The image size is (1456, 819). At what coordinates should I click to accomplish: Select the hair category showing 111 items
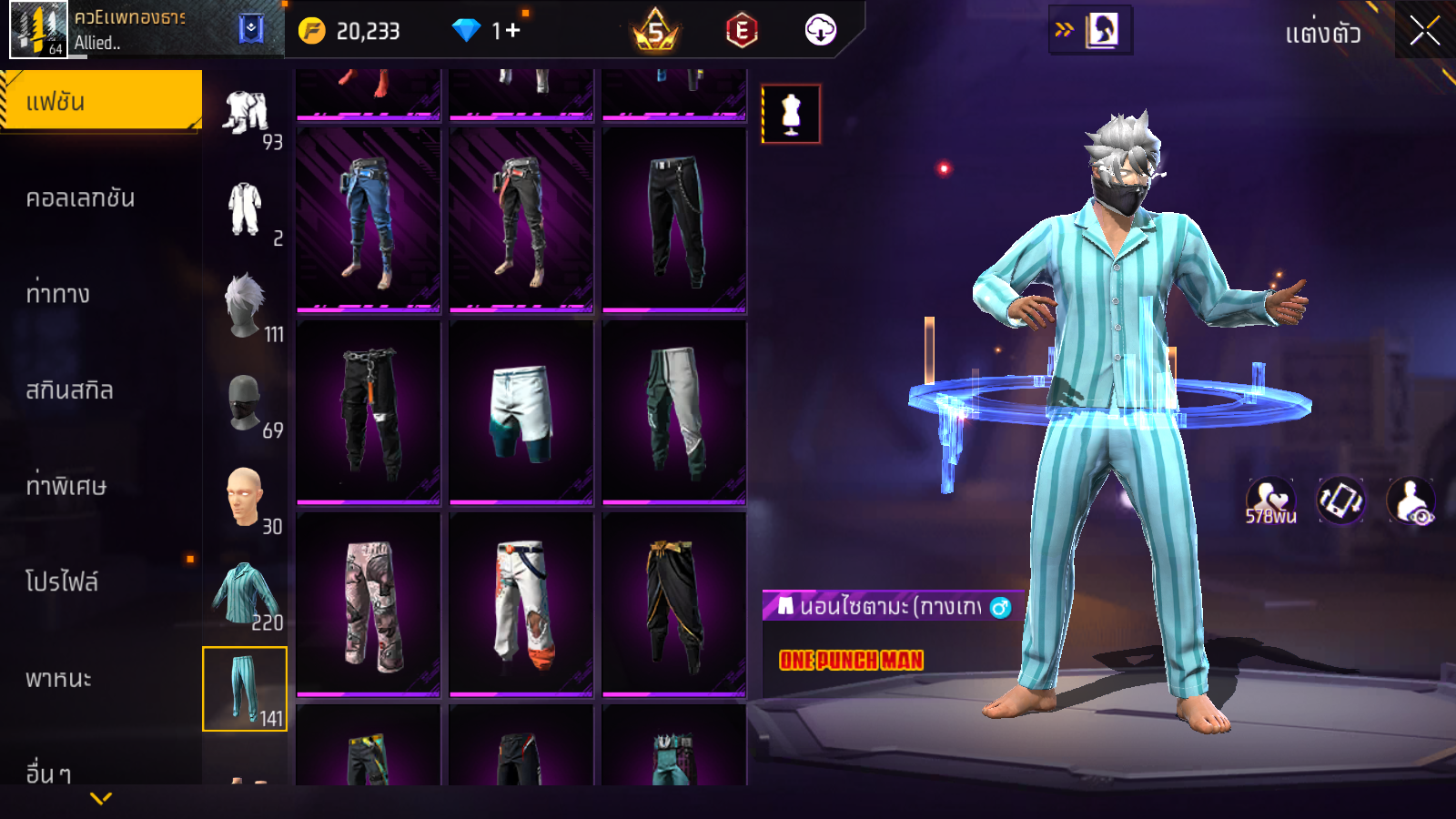click(246, 307)
